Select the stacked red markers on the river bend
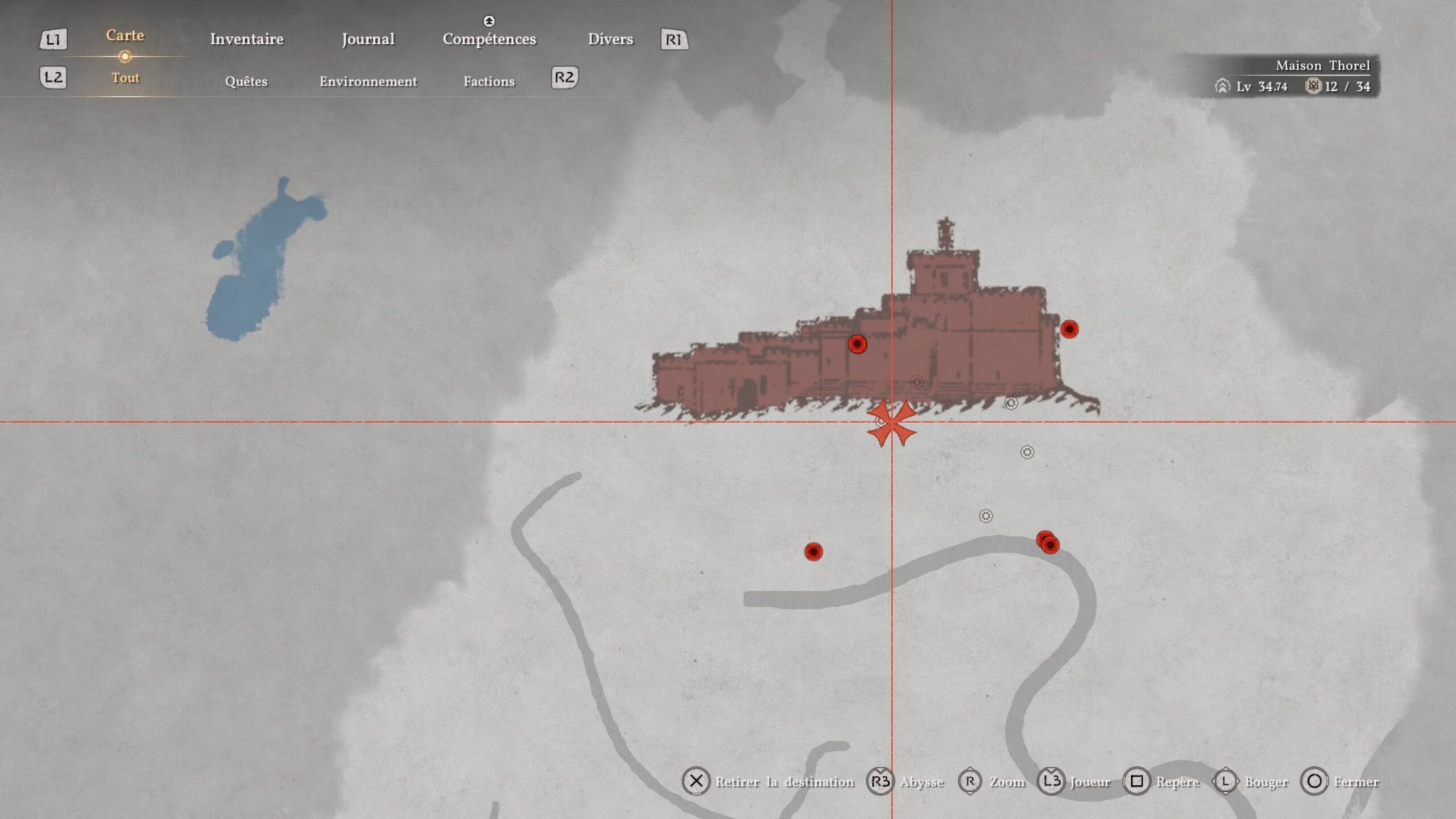This screenshot has width=1456, height=819. (1048, 543)
